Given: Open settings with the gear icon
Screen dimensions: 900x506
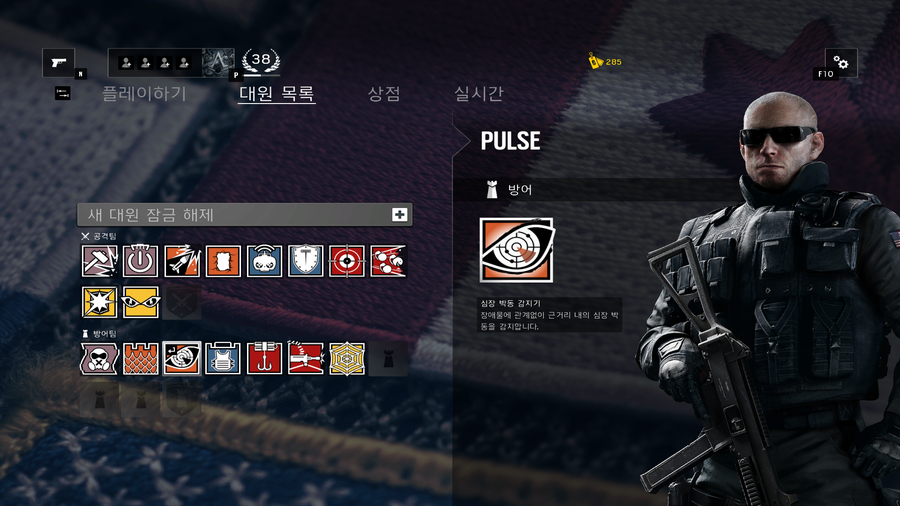Looking at the screenshot, I should [x=841, y=63].
